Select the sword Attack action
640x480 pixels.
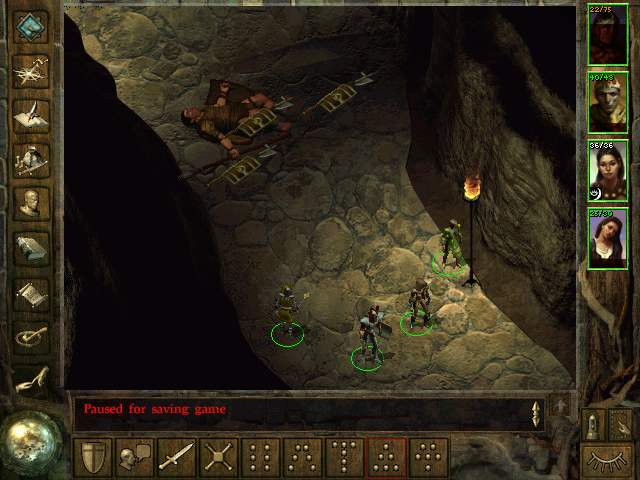coord(176,456)
